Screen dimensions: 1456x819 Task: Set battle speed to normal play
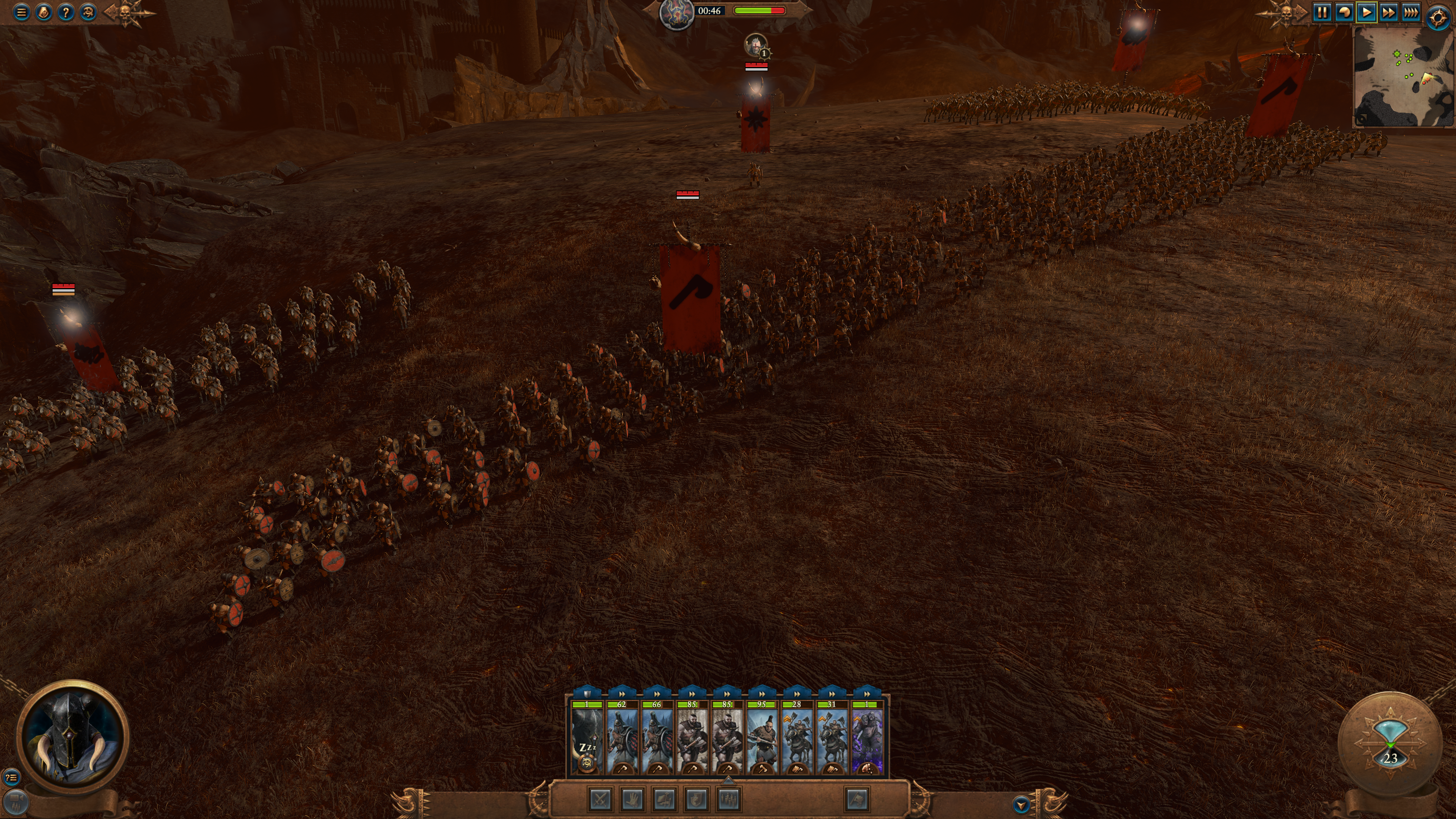1366,12
